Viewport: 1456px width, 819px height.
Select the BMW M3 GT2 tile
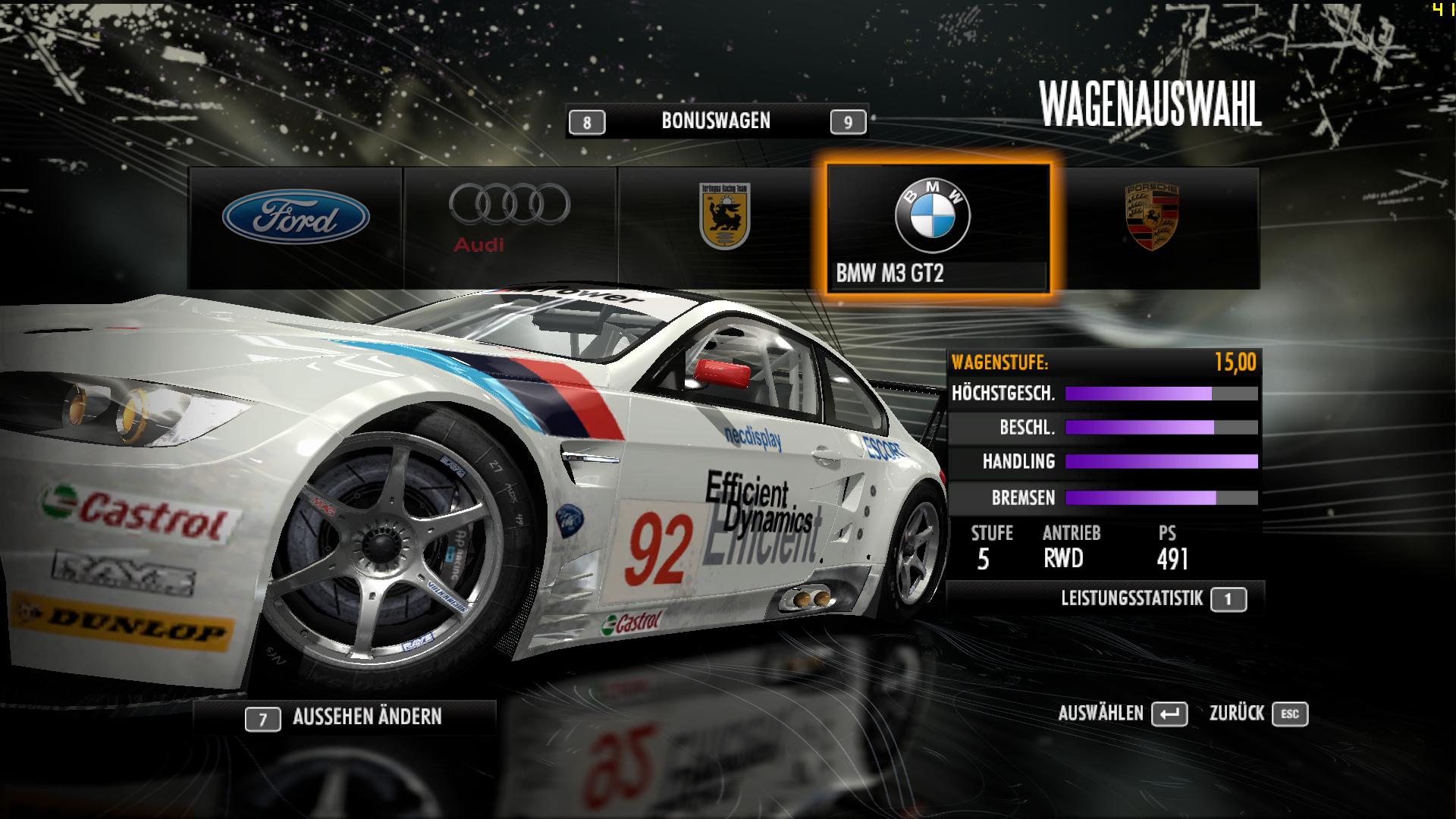[938, 228]
